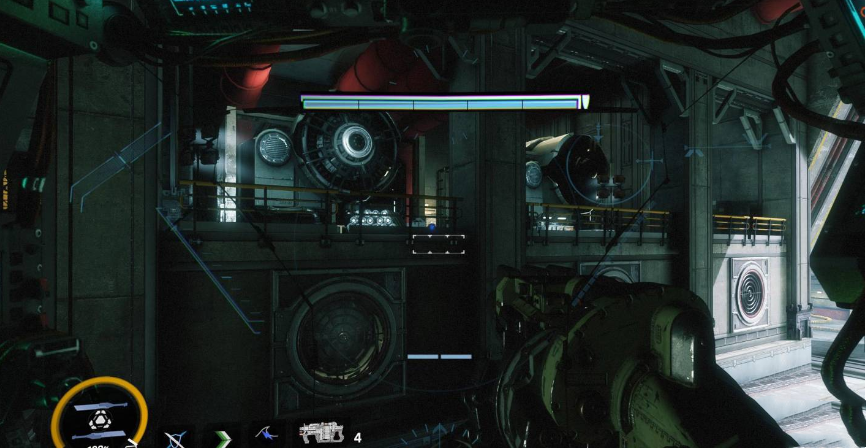Use the blue wave ability icon
The height and width of the screenshot is (448, 866).
(x=265, y=435)
